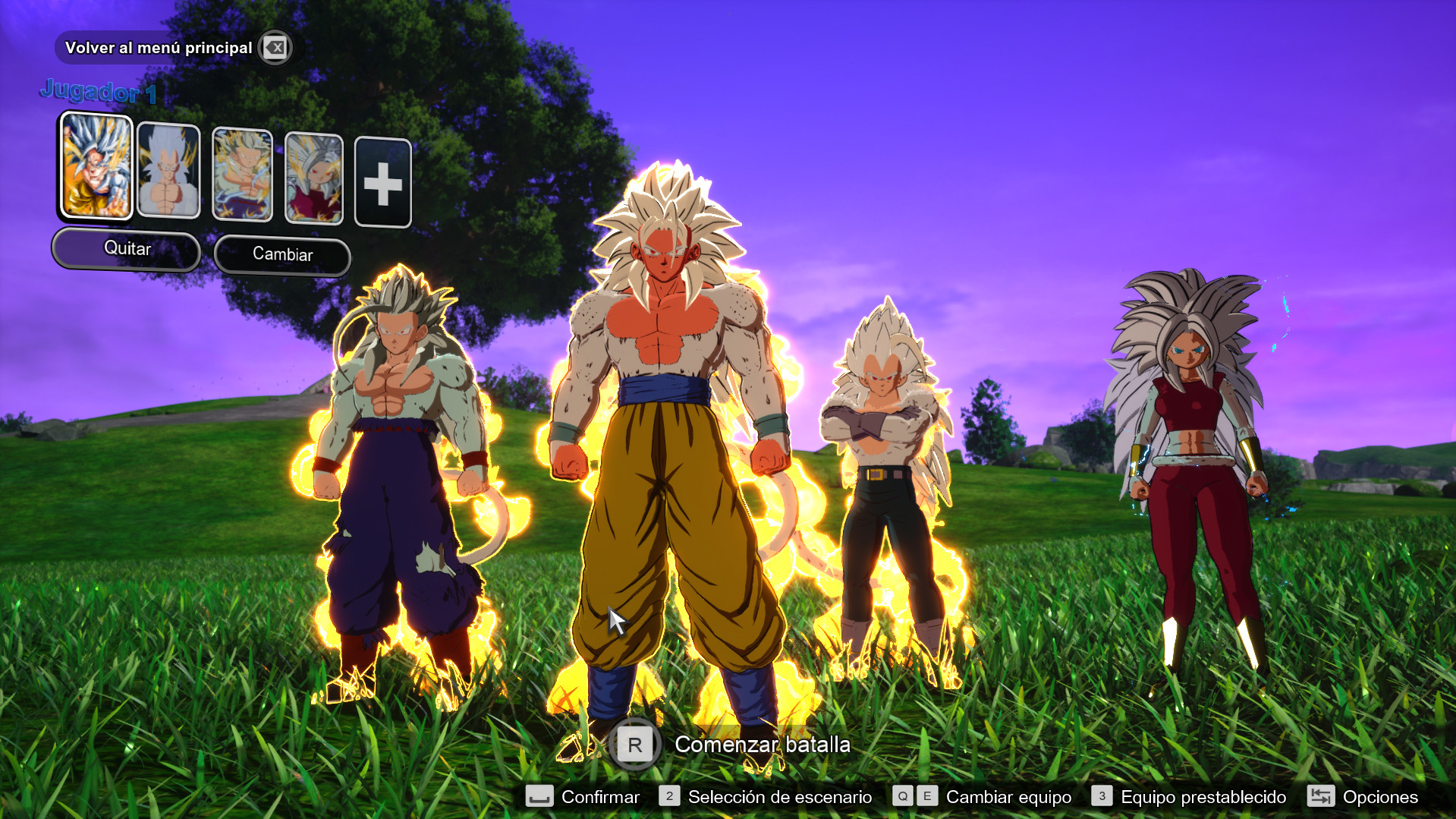1456x819 pixels.
Task: Click the Jugador 1 label
Action: pos(99,93)
